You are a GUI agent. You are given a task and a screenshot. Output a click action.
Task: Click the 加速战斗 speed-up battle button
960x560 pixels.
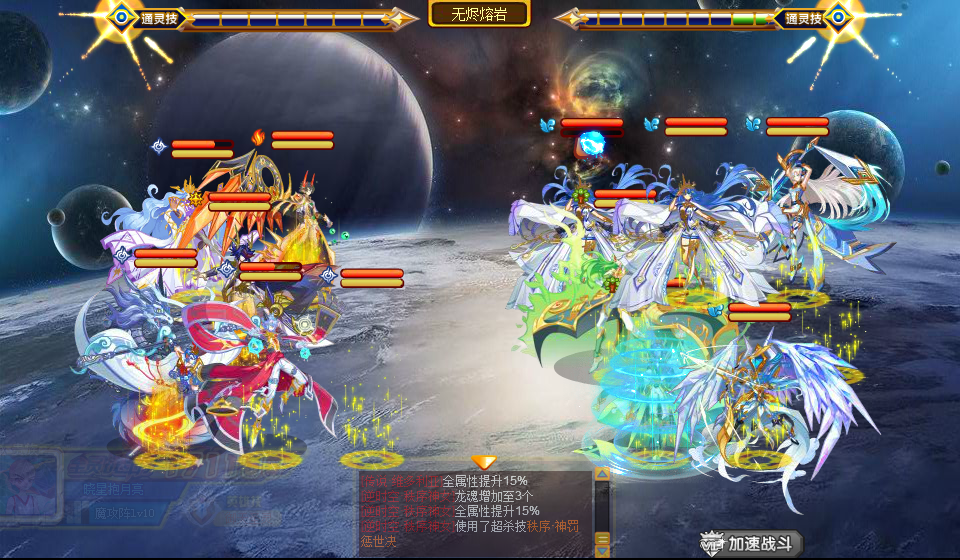(x=752, y=543)
